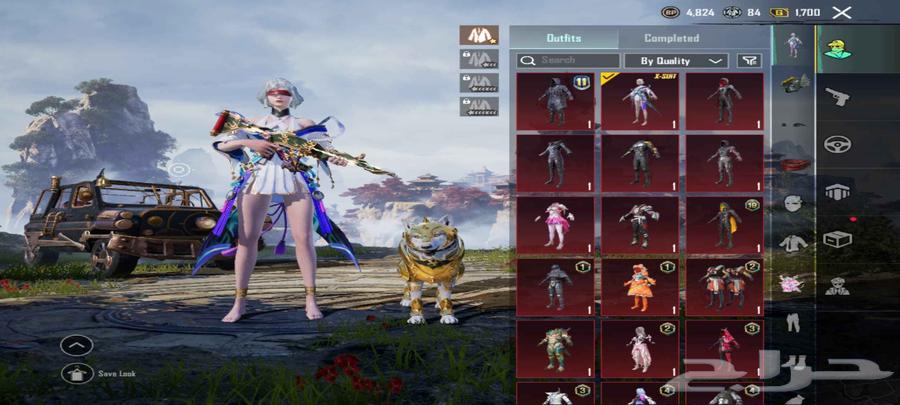Select the green armored outfit tile

[x=555, y=348]
